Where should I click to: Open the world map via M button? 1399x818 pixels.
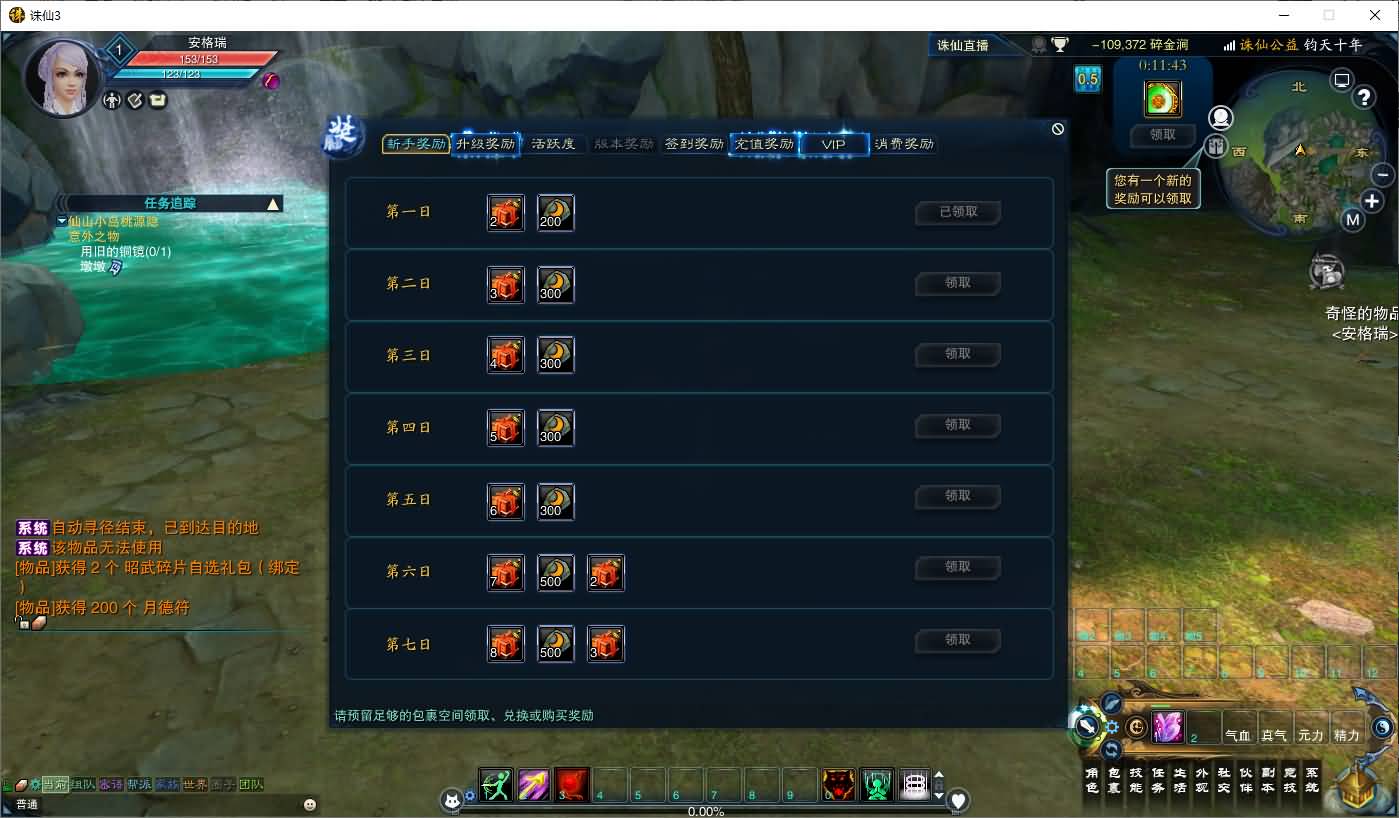point(1353,220)
